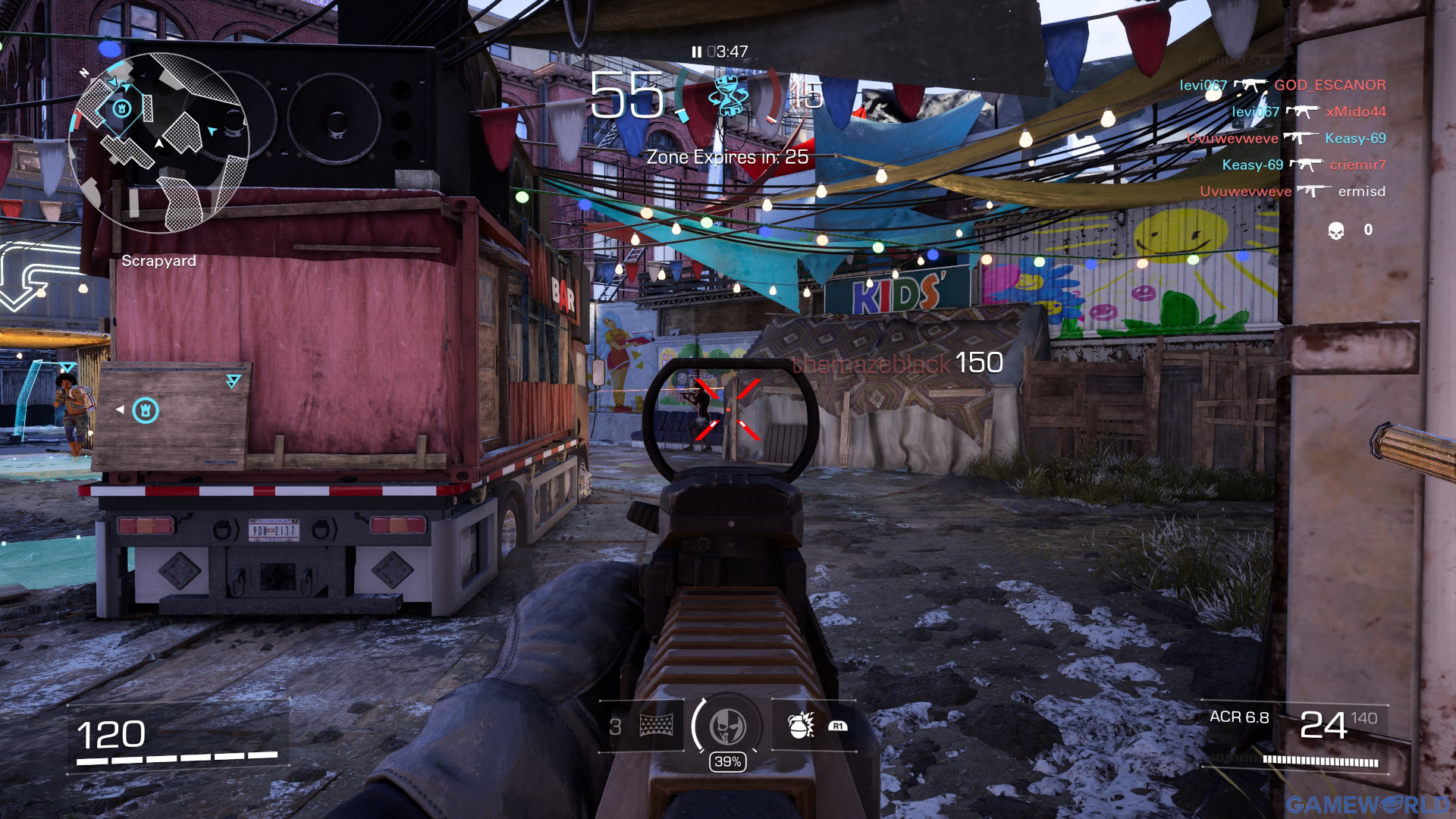The image size is (1456, 819).
Task: Click the crown zone icon on the minimap
Action: coord(121,108)
